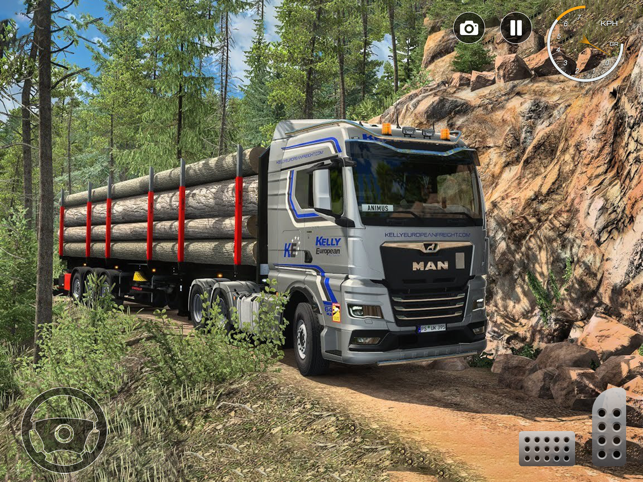Hit the brake pedal

click(547, 448)
